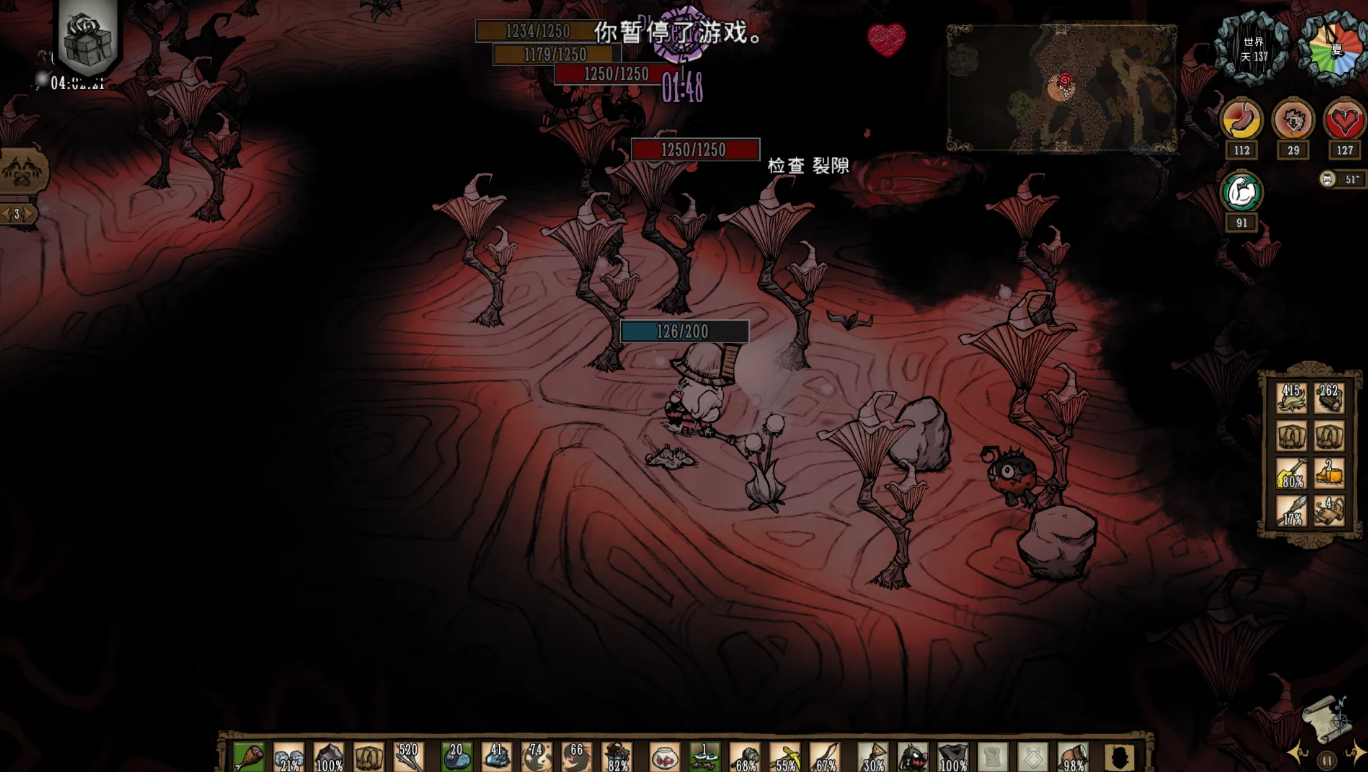1368x772 pixels.
Task: Open the minimap
Action: coord(1062,88)
